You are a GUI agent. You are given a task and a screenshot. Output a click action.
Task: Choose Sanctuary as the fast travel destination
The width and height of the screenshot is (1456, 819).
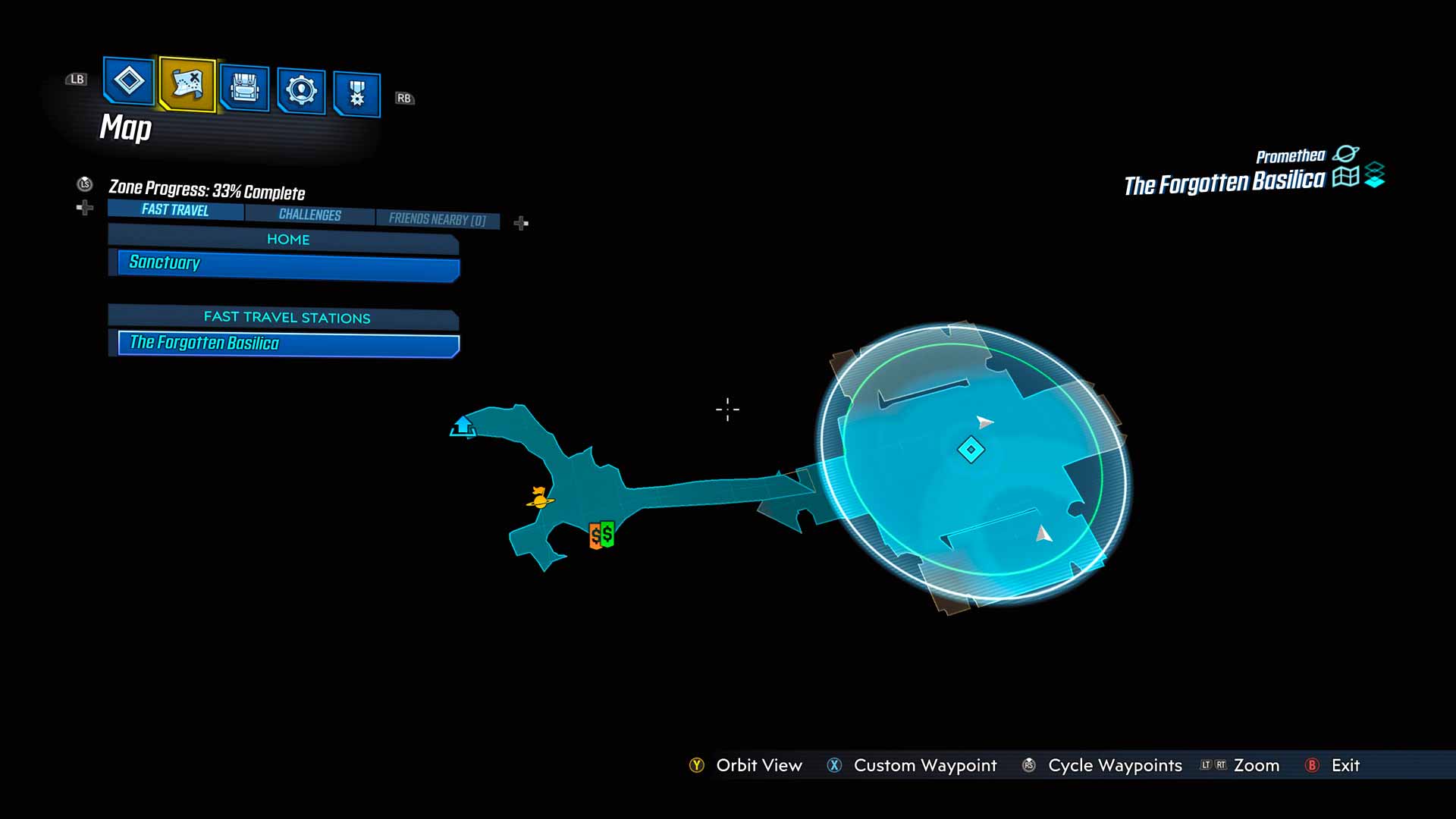[288, 263]
